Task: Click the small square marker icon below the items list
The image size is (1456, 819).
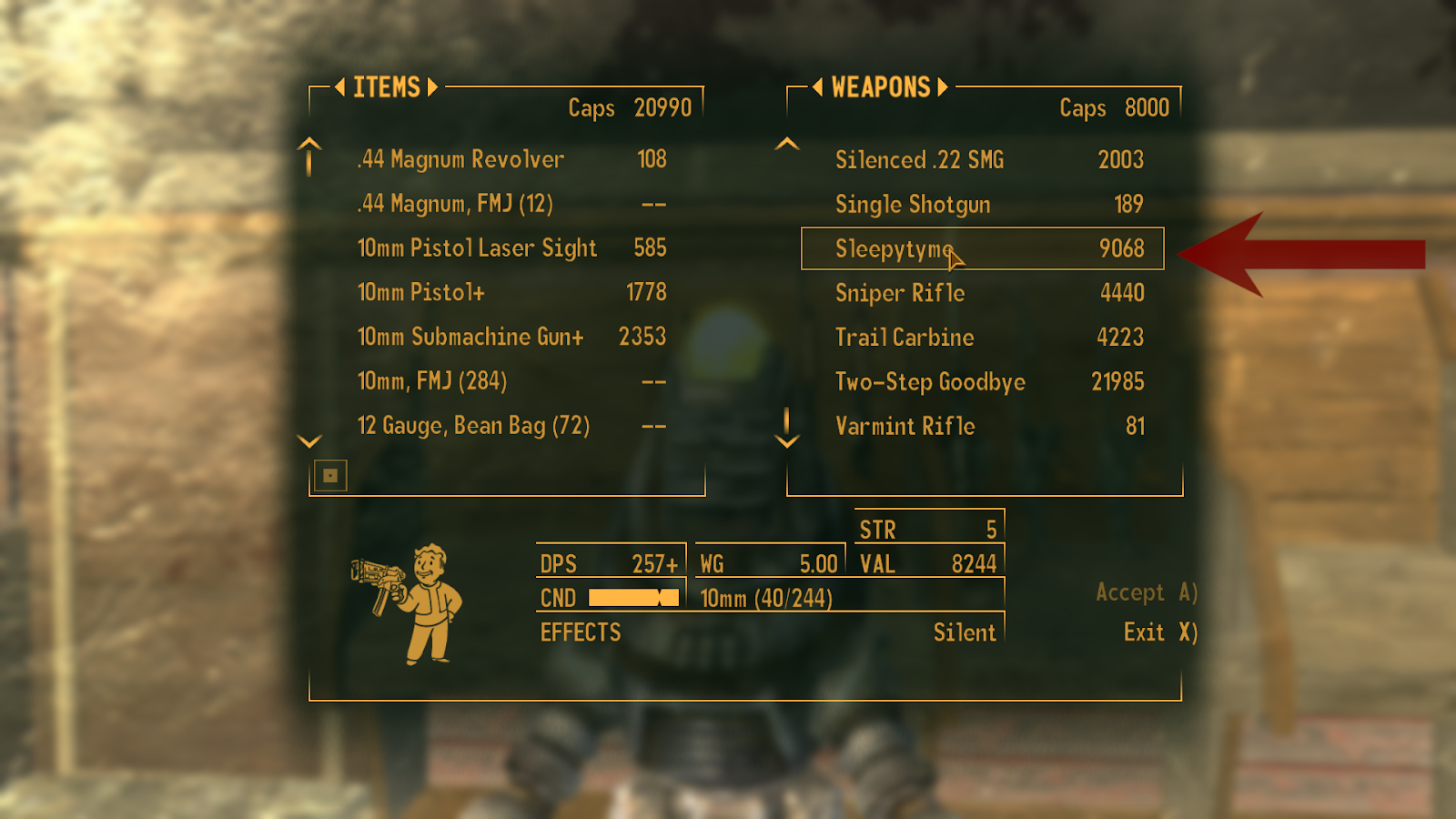Action: point(330,474)
